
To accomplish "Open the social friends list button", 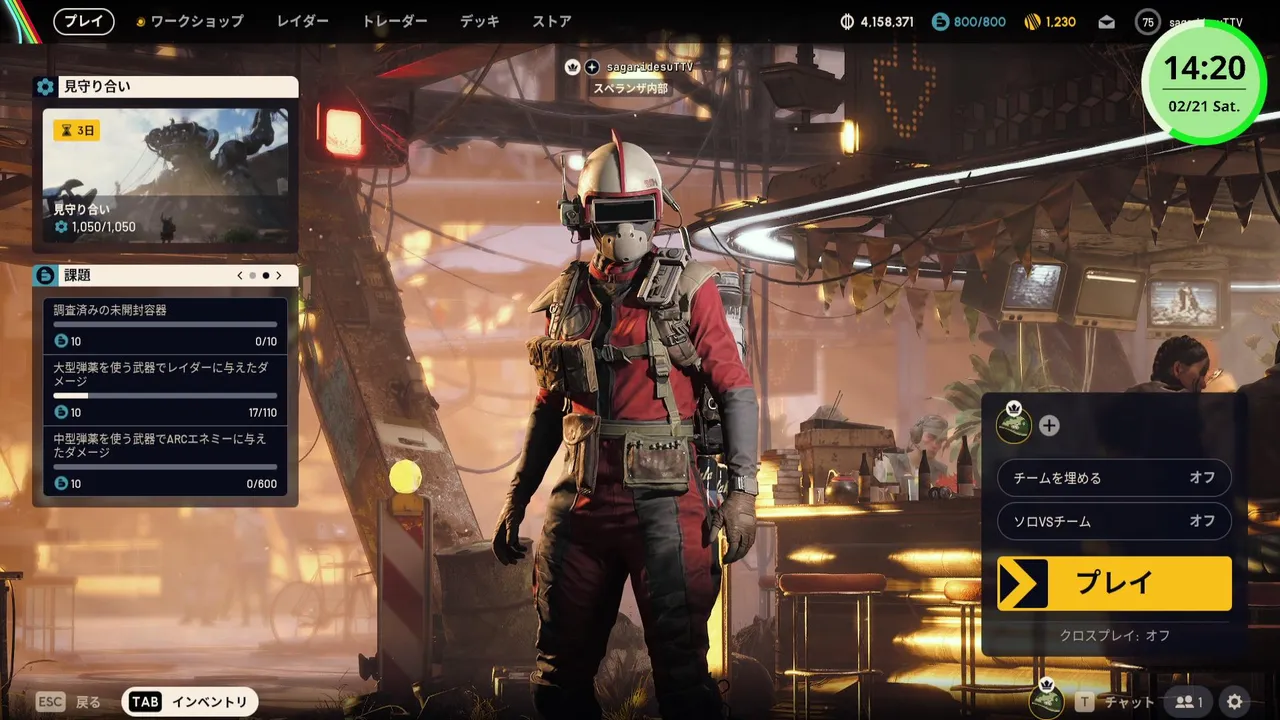I will click(x=1189, y=702).
